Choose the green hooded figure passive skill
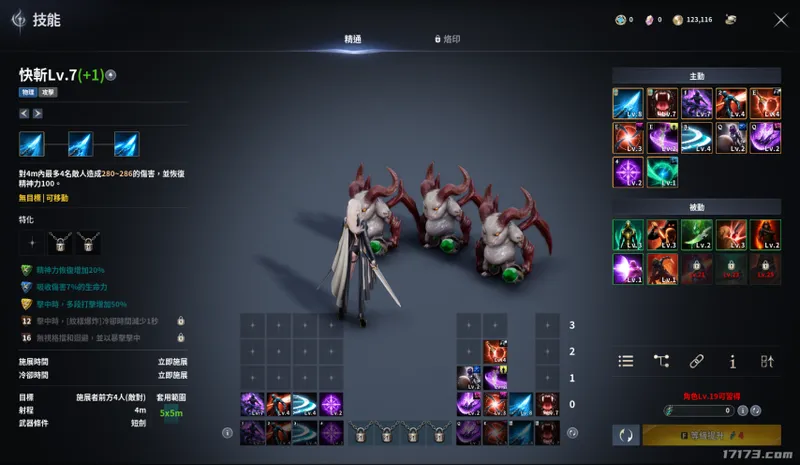Screen dimensions: 800x465 628,233
